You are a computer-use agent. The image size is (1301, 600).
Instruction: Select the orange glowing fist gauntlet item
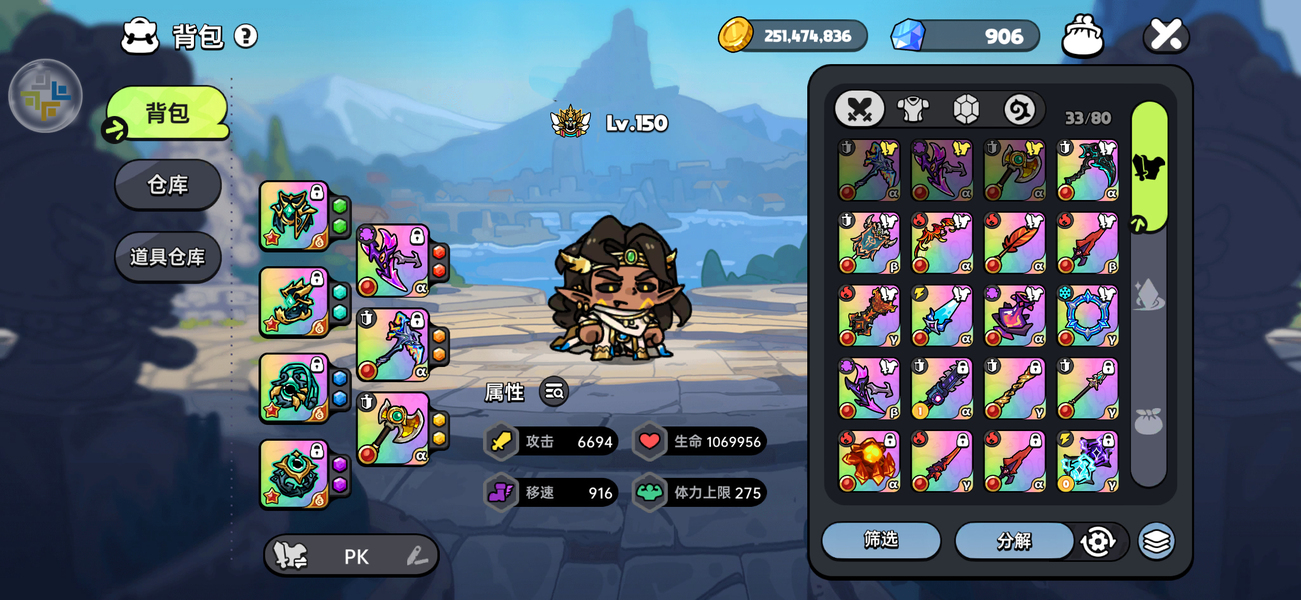pyautogui.click(x=869, y=462)
